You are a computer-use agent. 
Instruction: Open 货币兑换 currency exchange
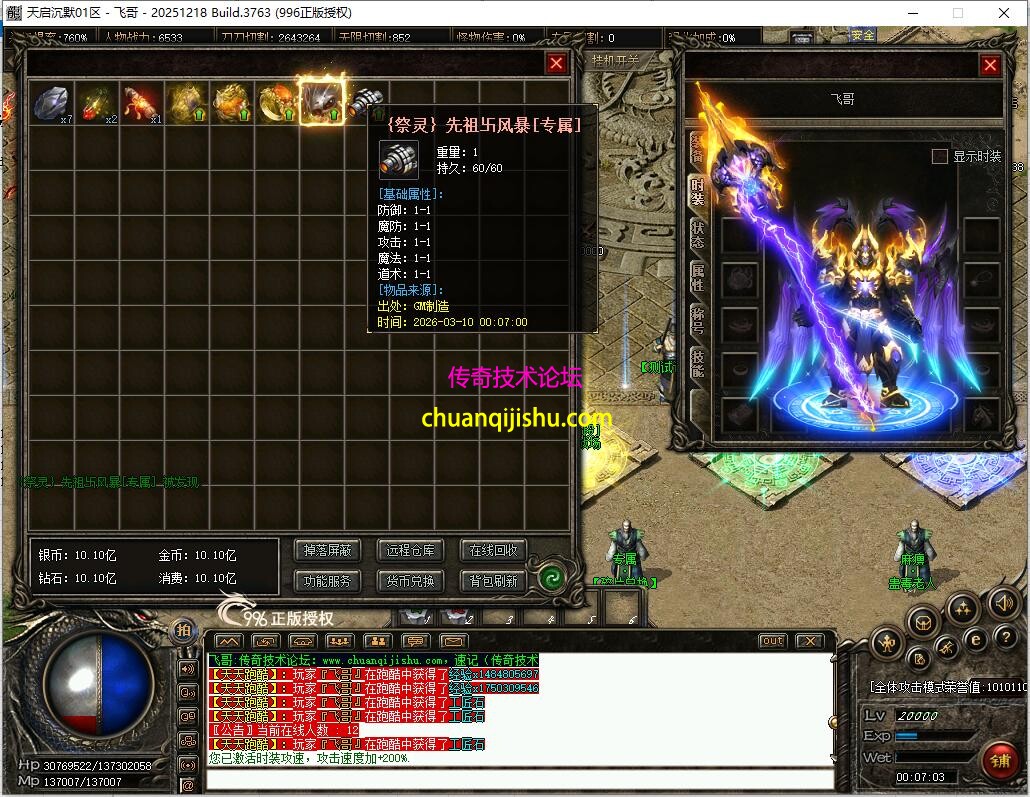(410, 580)
